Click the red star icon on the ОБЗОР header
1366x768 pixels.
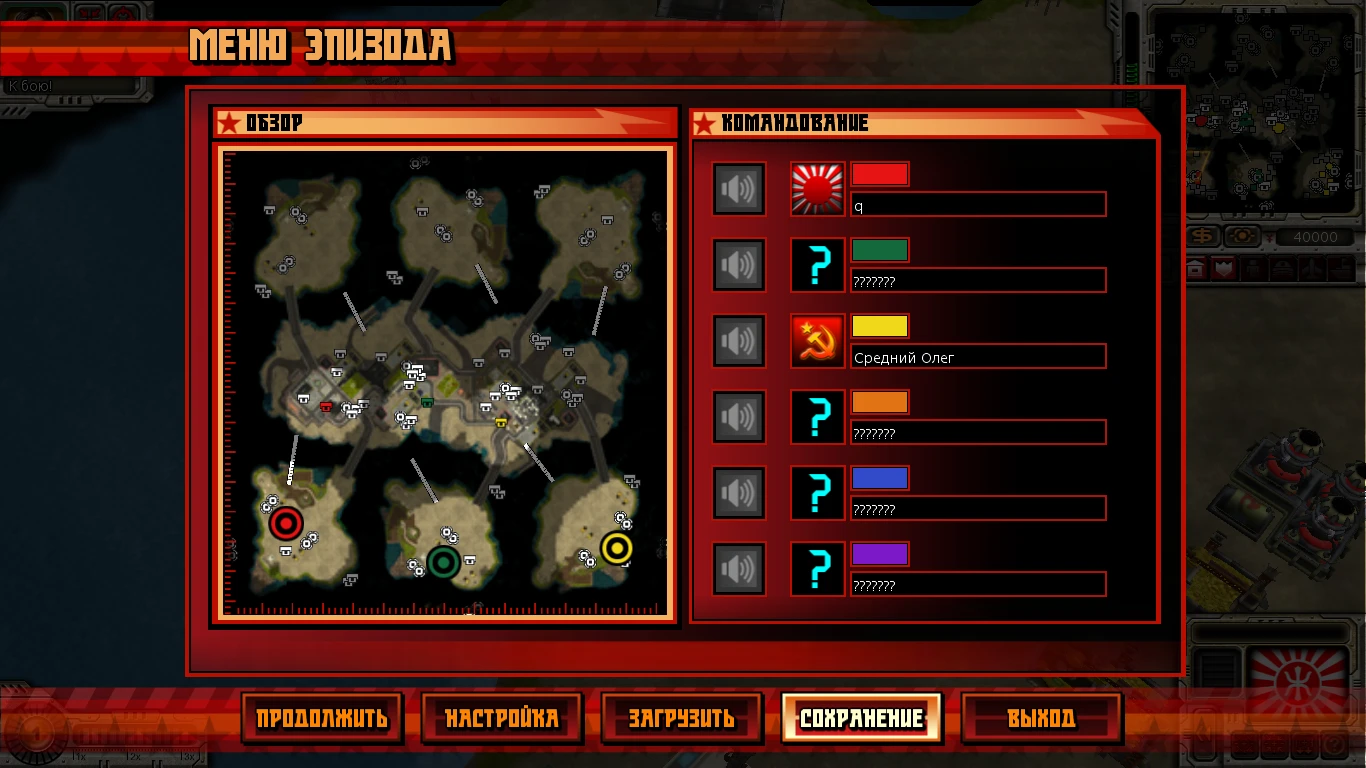[228, 123]
